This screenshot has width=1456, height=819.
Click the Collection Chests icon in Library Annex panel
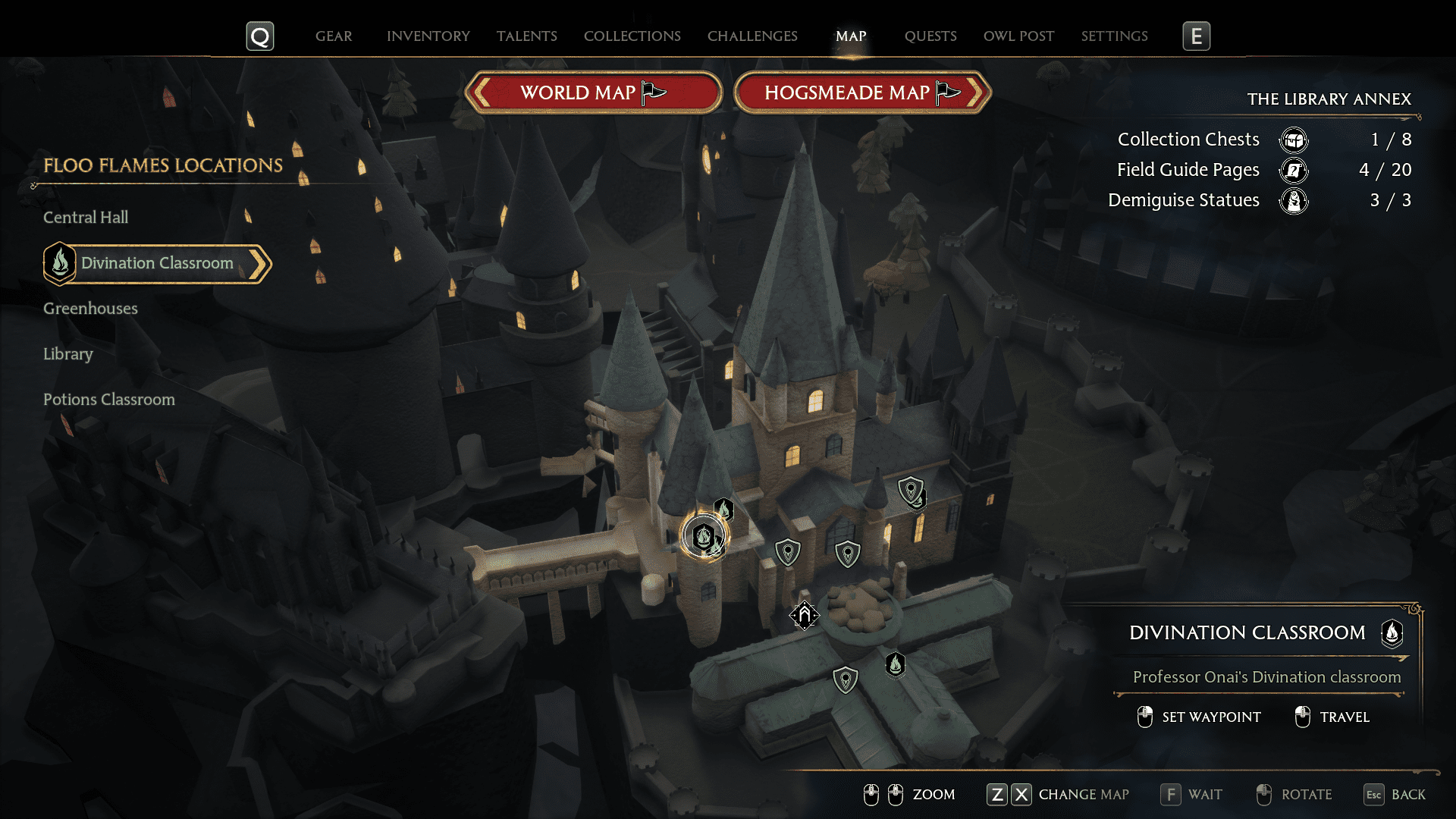pos(1294,140)
